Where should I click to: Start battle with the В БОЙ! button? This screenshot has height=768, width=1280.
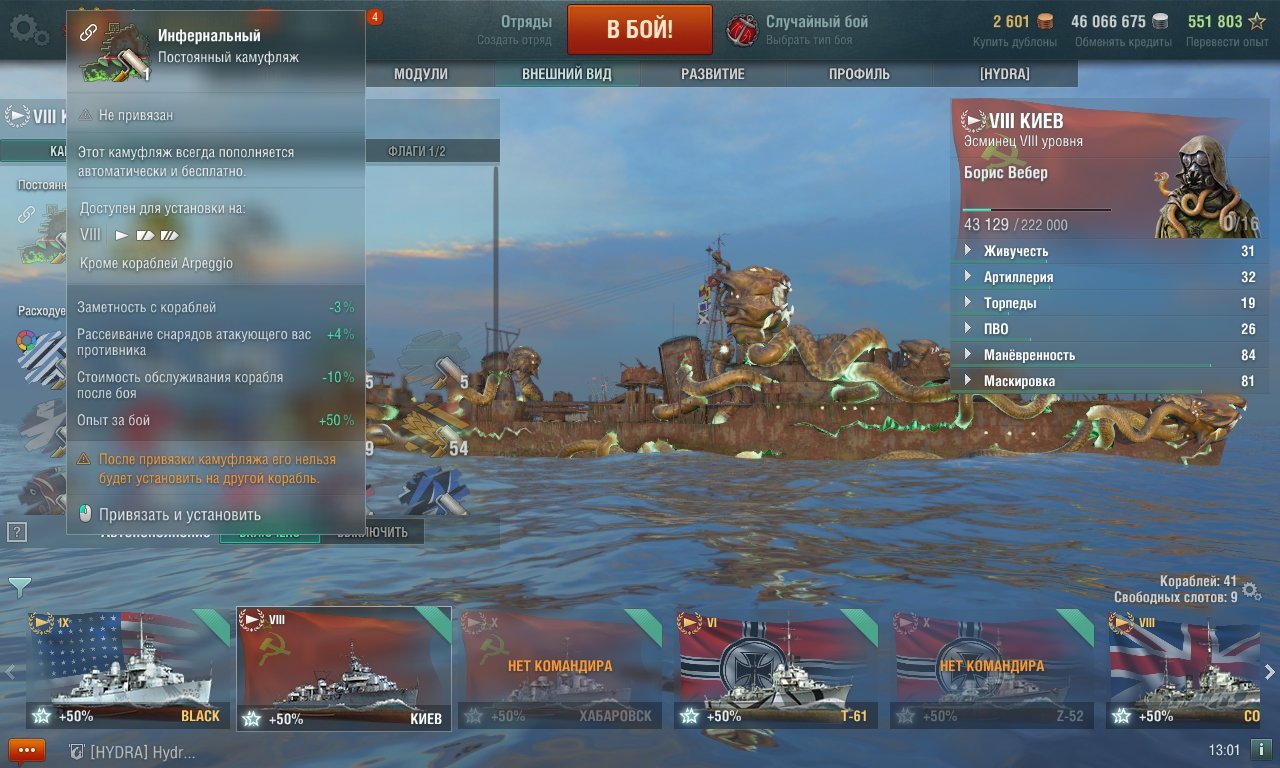pyautogui.click(x=639, y=30)
